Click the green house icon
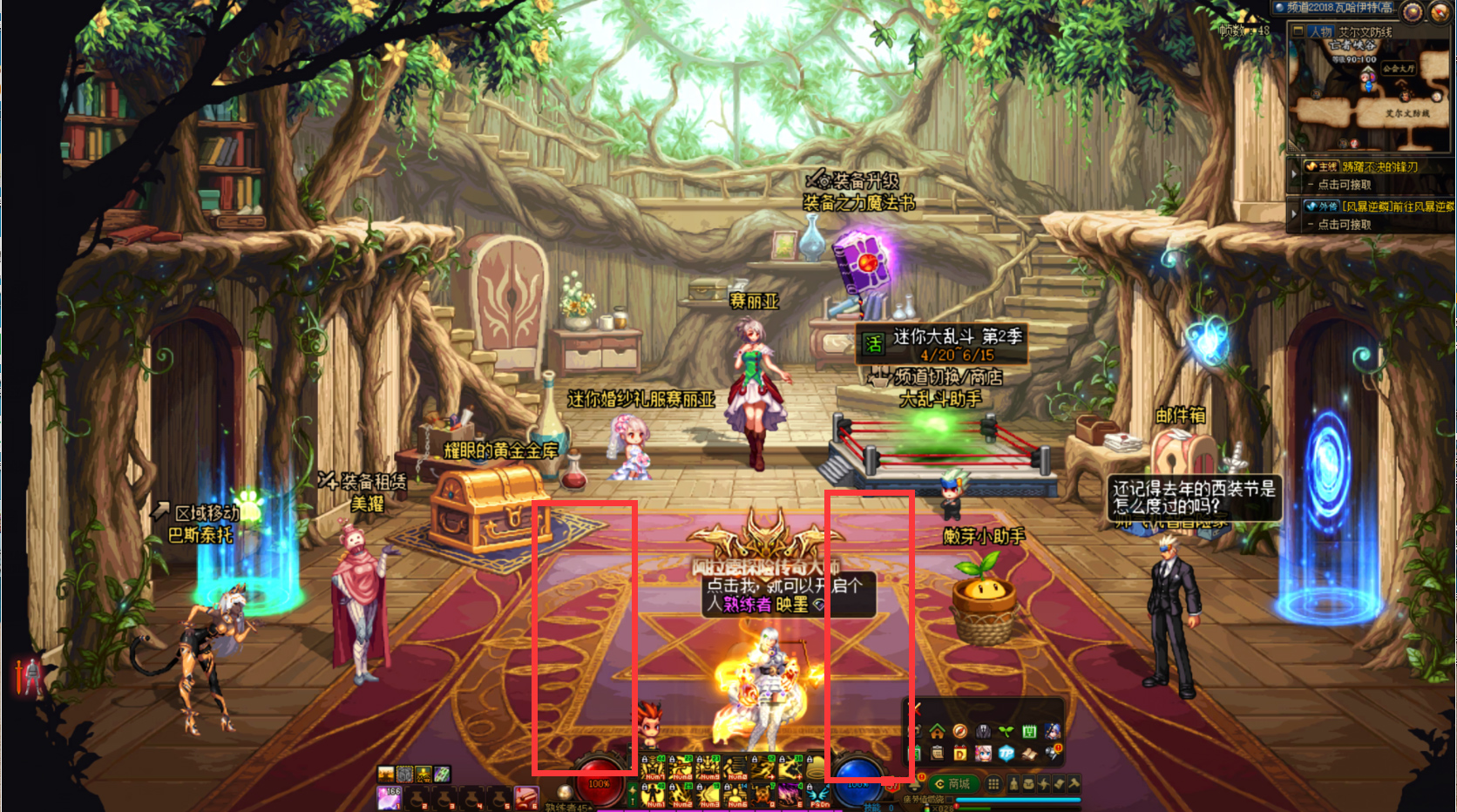The image size is (1457, 812). tap(938, 731)
